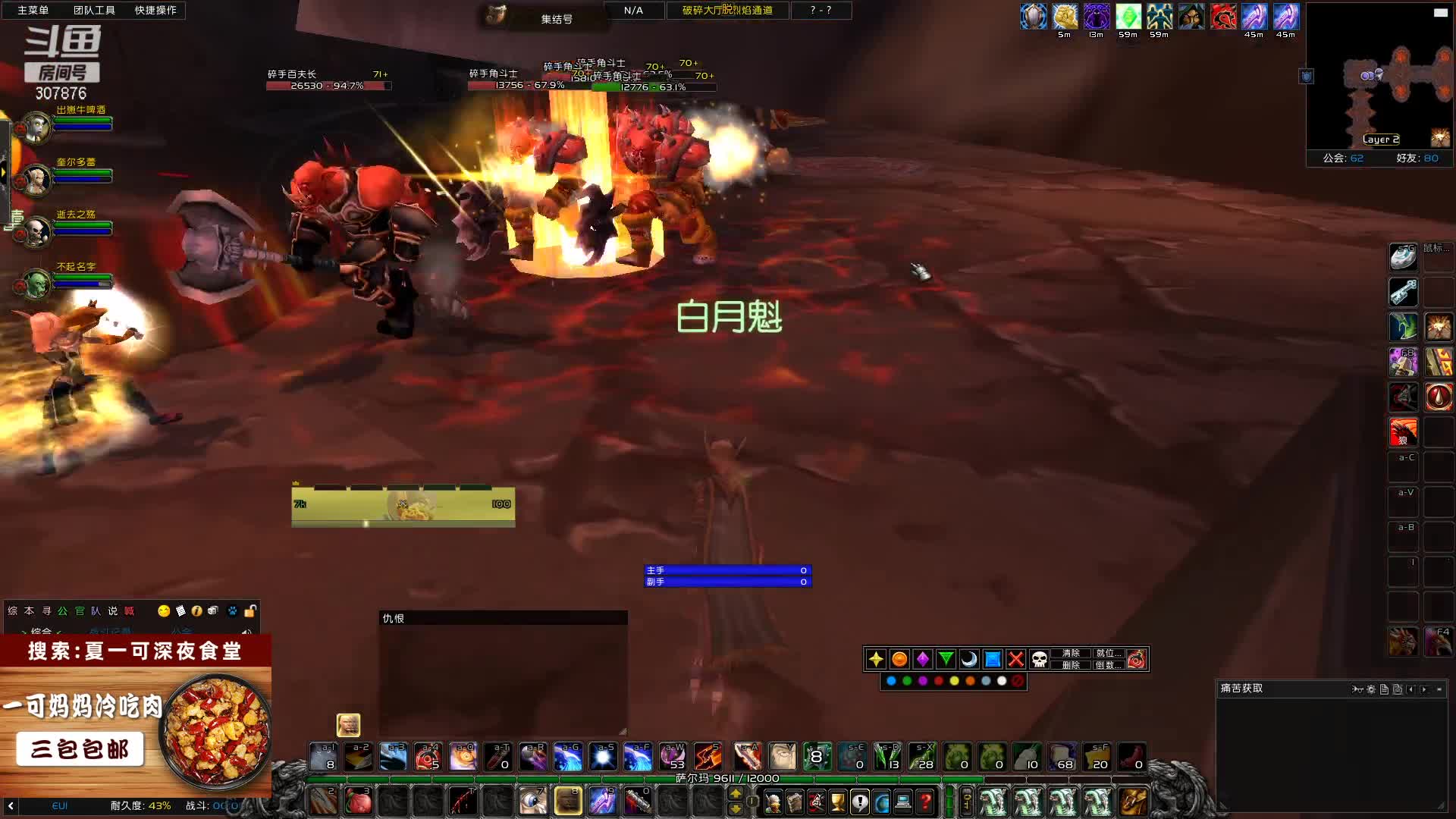Assign the skull raid marker
1456x819 pixels.
1040,659
